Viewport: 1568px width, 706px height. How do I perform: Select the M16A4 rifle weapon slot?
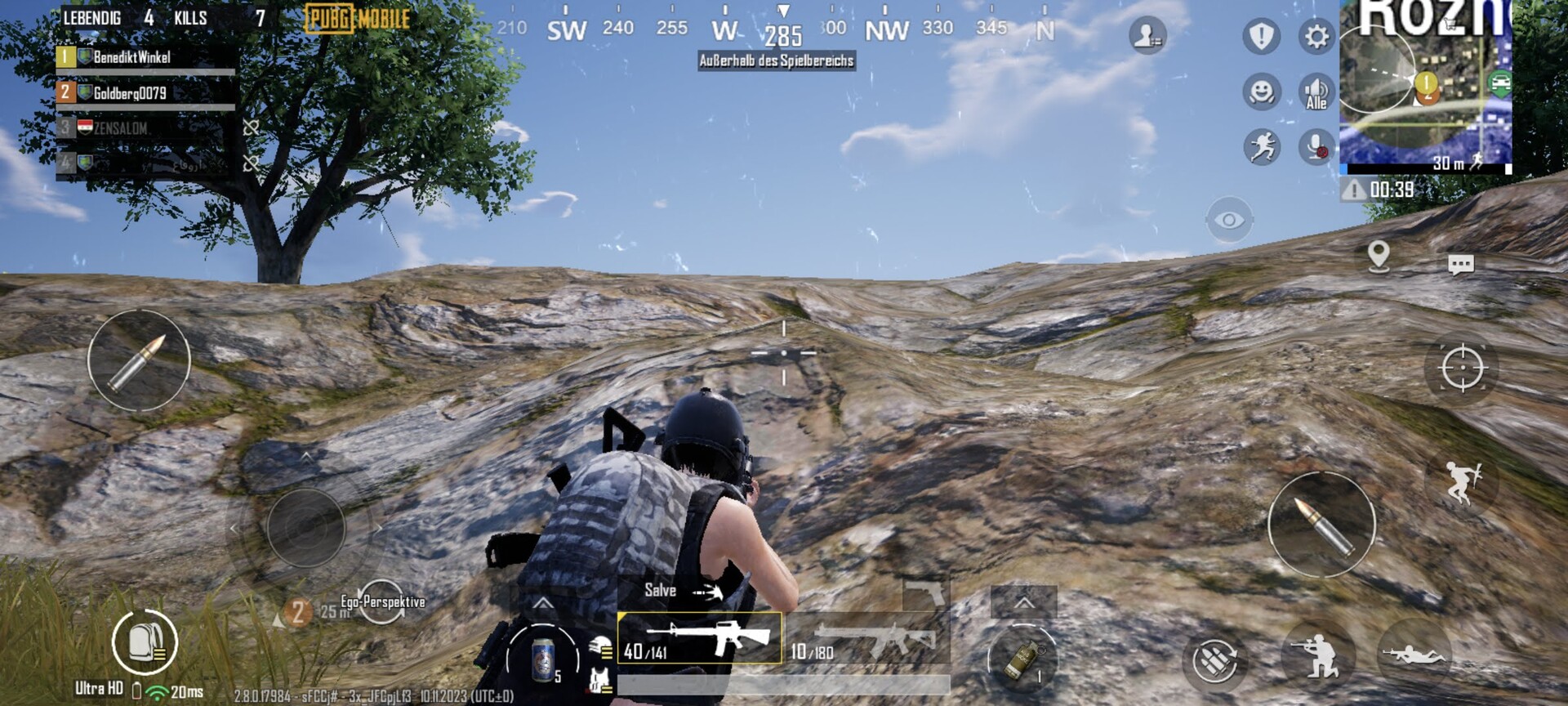[700, 638]
